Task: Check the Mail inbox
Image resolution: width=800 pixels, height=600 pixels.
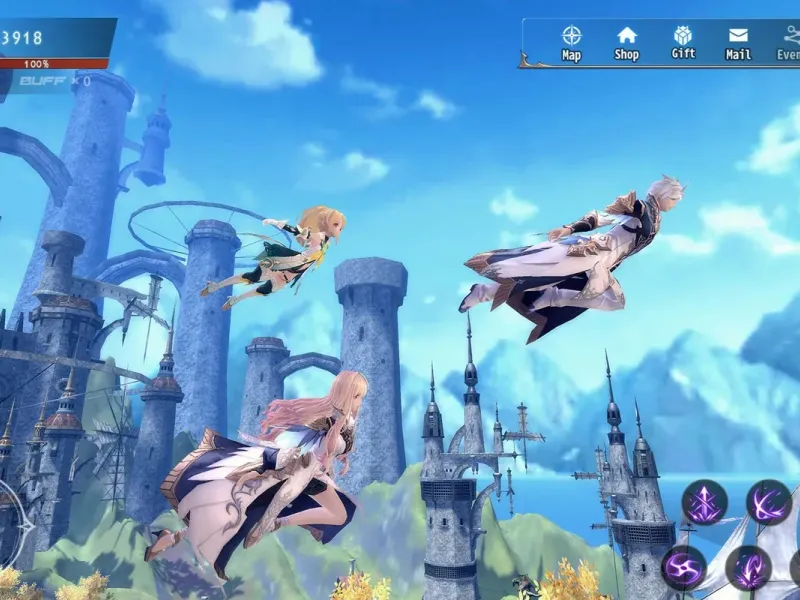Action: pos(738,42)
